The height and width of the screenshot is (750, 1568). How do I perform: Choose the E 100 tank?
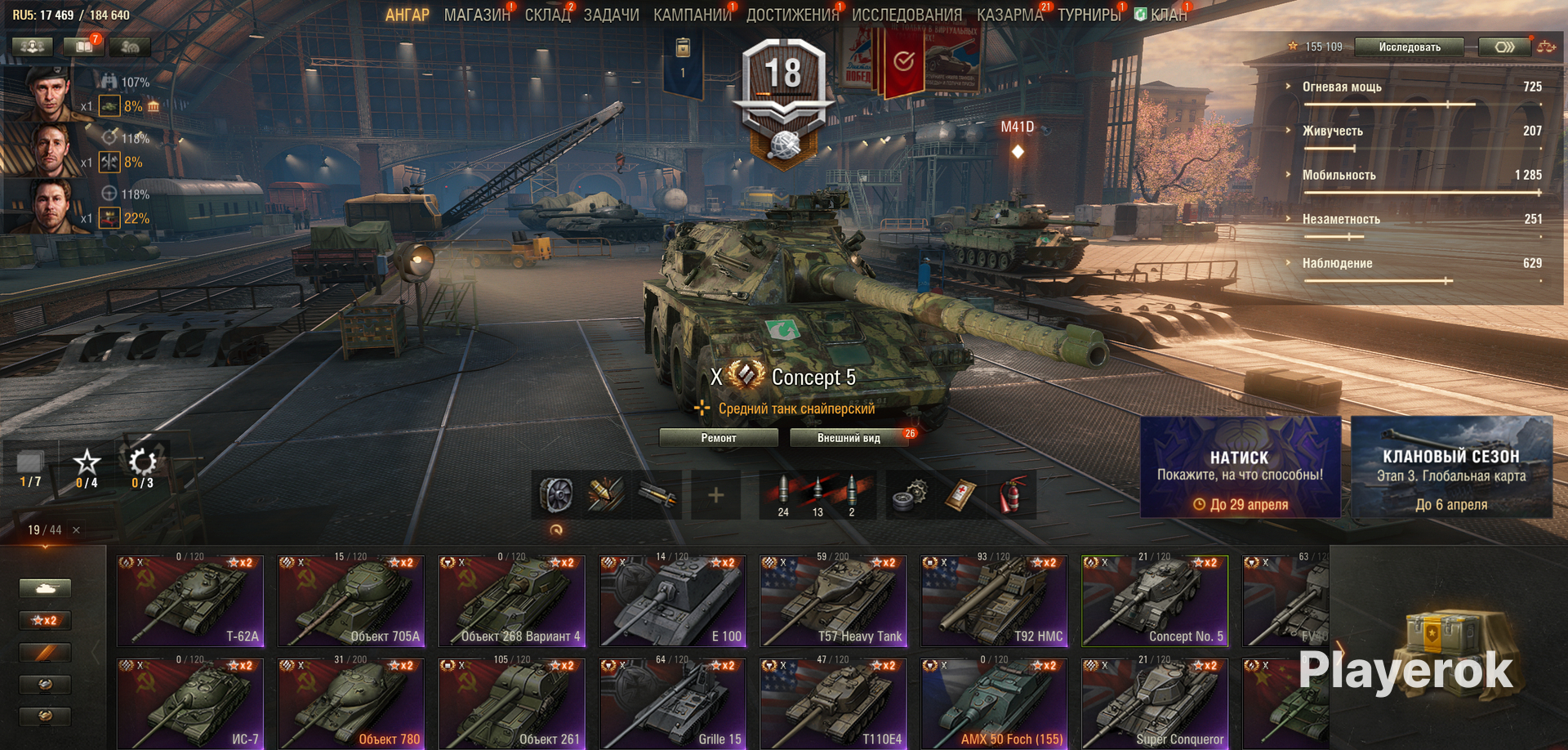pyautogui.click(x=672, y=601)
